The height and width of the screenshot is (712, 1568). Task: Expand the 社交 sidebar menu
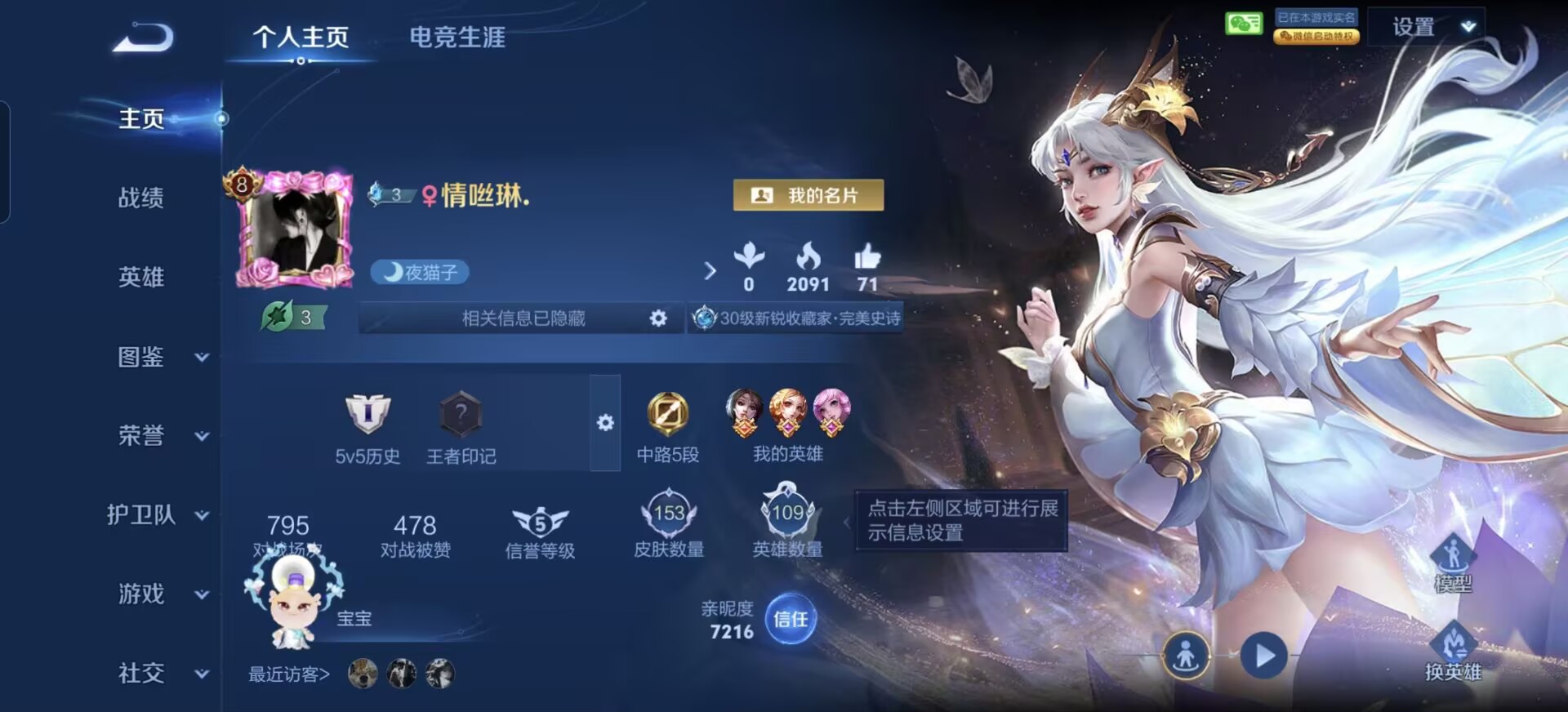[x=160, y=673]
